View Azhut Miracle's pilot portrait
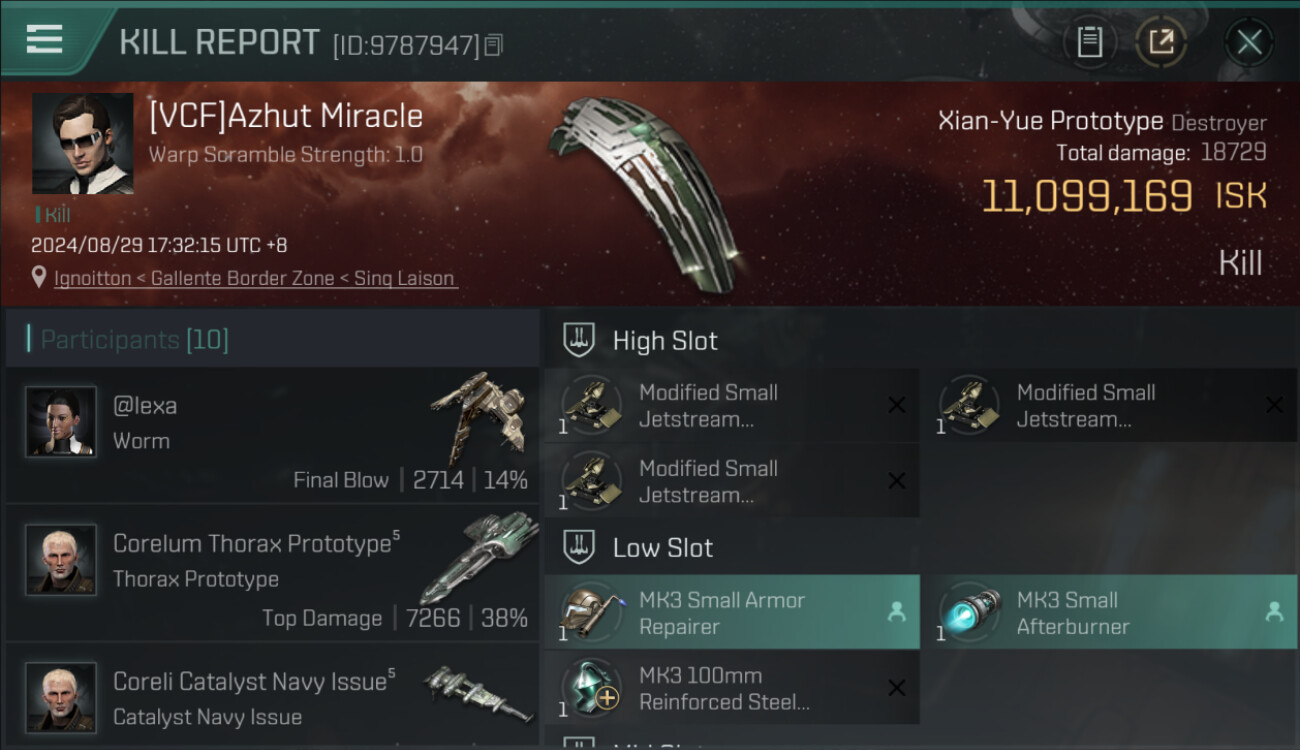The image size is (1300, 750). pos(82,144)
